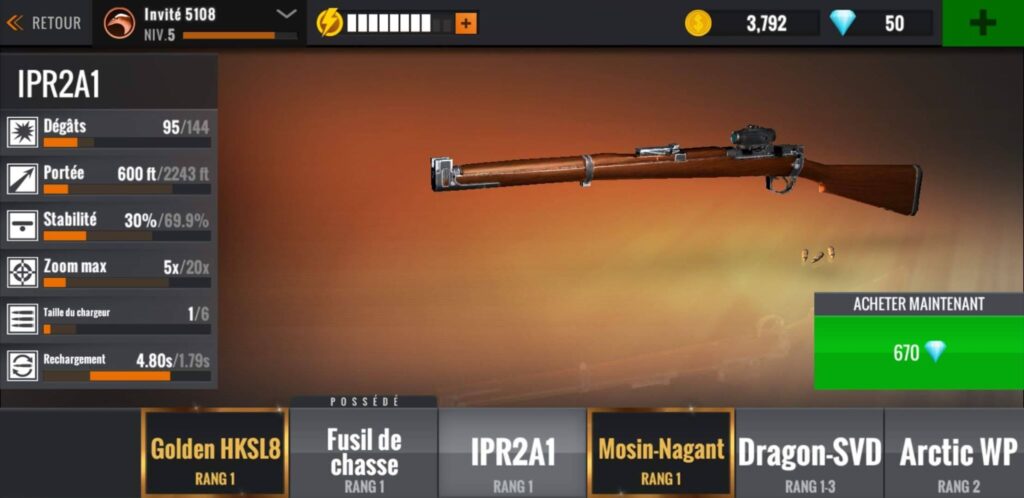Switch to the Mosin-Nagant rifle
Screen dimensions: 1024x498
pyautogui.click(x=661, y=453)
